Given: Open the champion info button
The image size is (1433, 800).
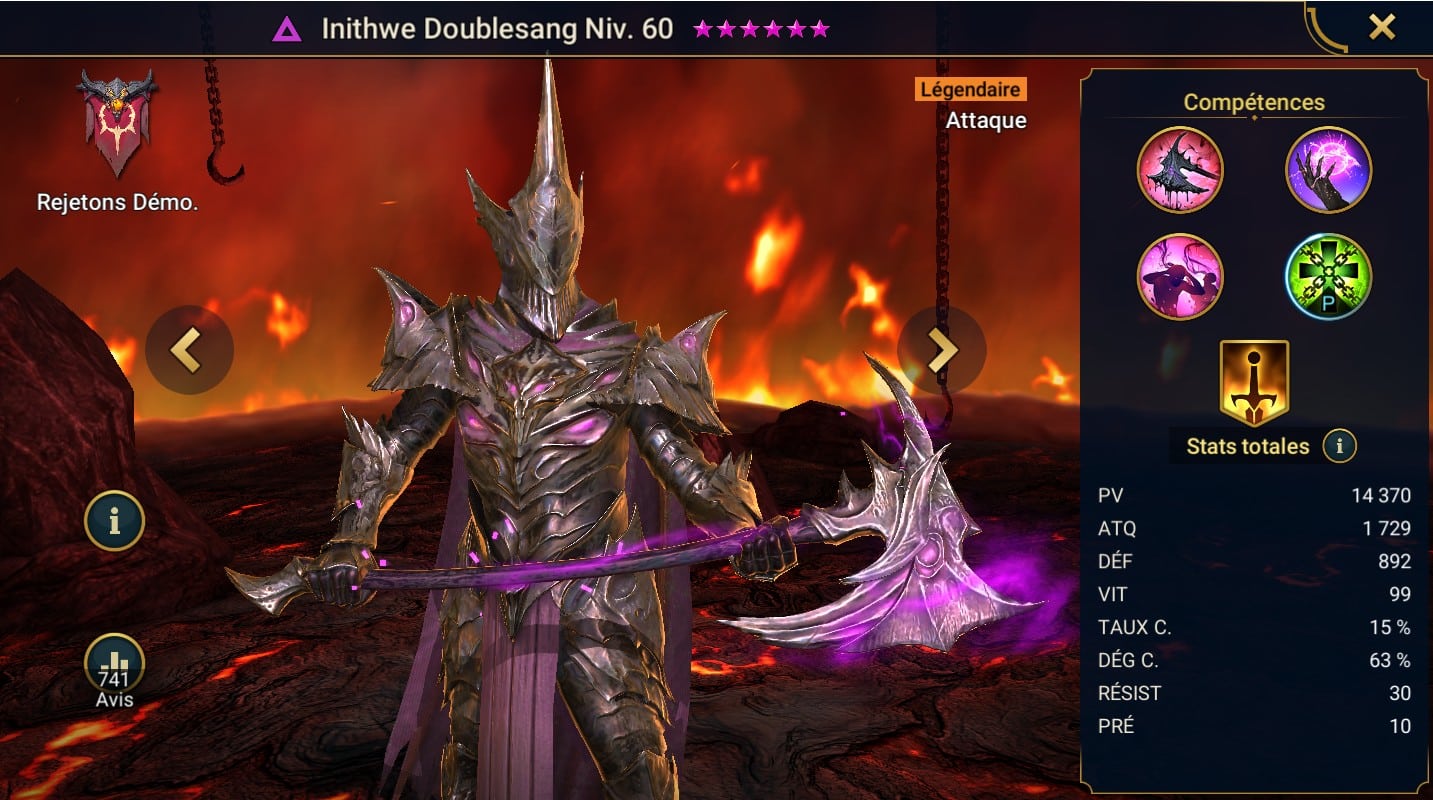Looking at the screenshot, I should point(114,521).
